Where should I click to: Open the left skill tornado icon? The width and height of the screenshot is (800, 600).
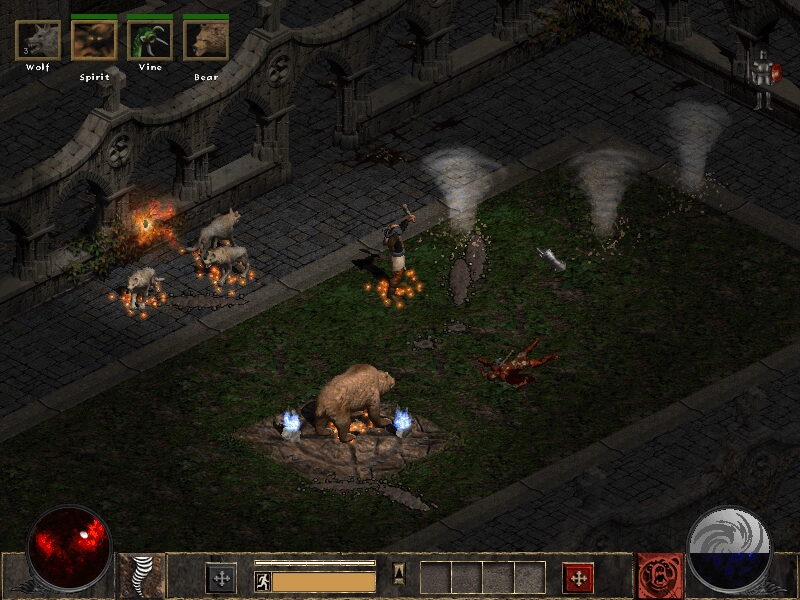click(x=141, y=576)
